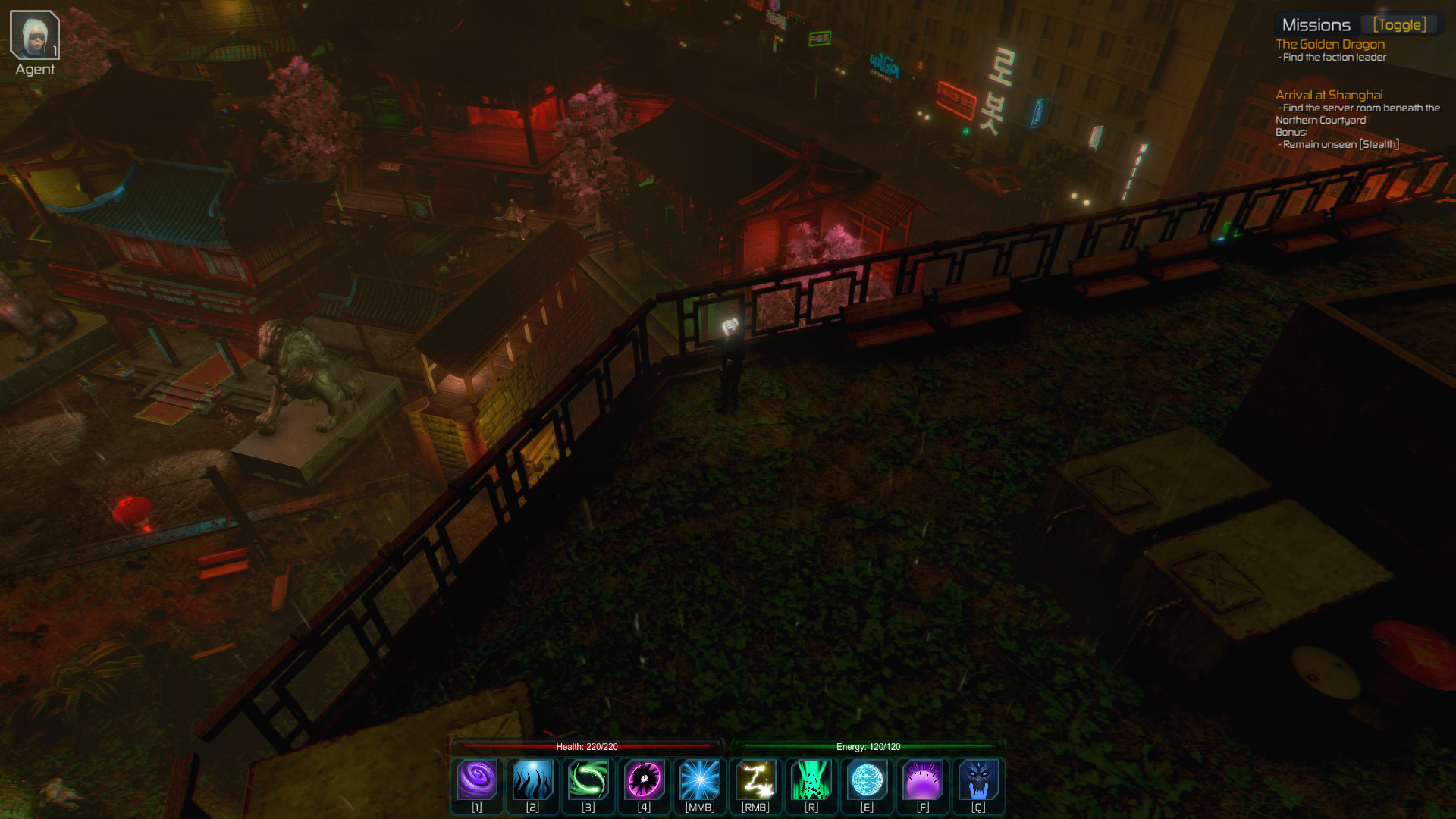Activate the blue starburst ability
The width and height of the screenshot is (1456, 819).
pyautogui.click(x=700, y=780)
